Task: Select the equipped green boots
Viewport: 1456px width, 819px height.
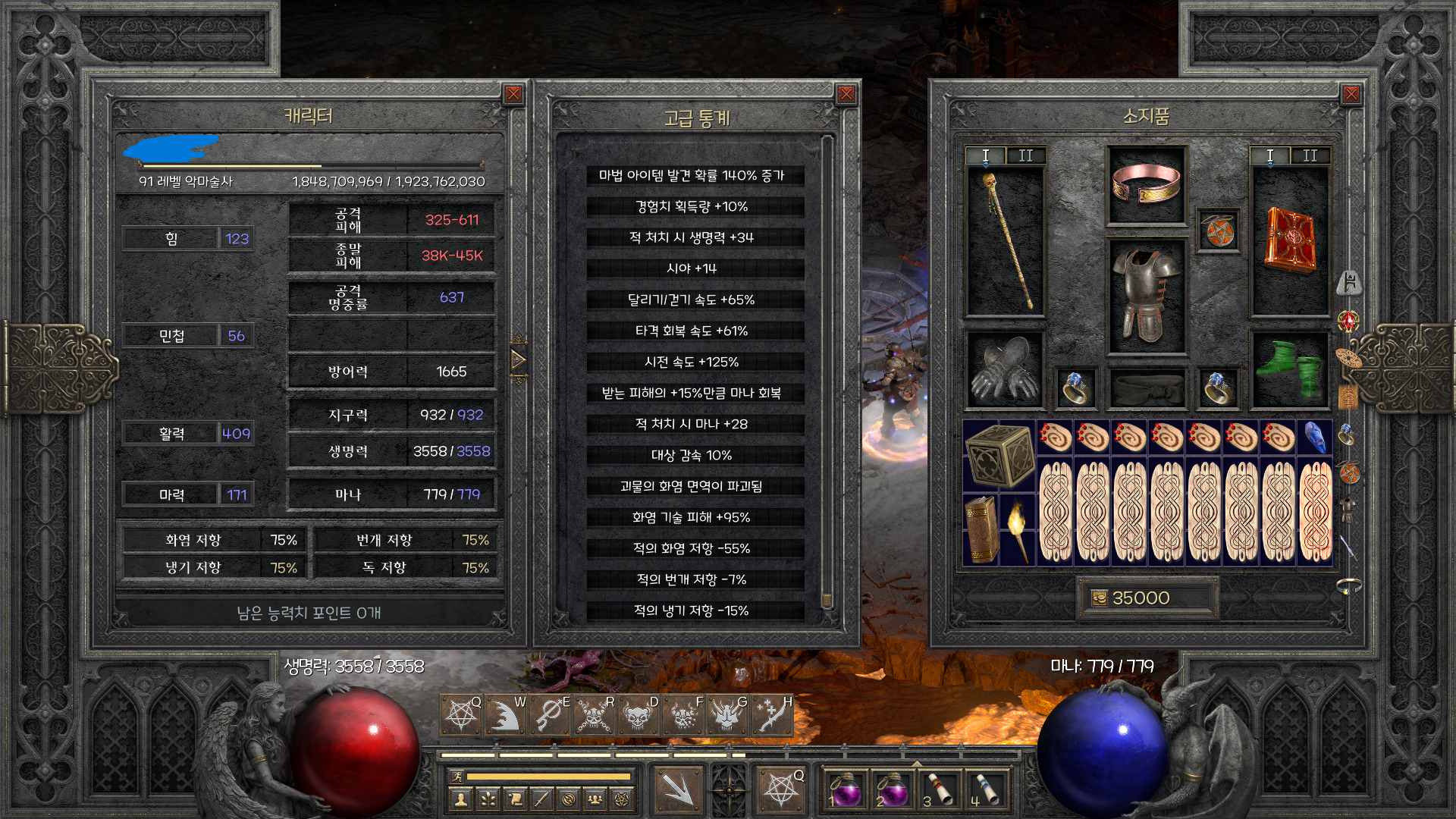Action: click(x=1289, y=369)
